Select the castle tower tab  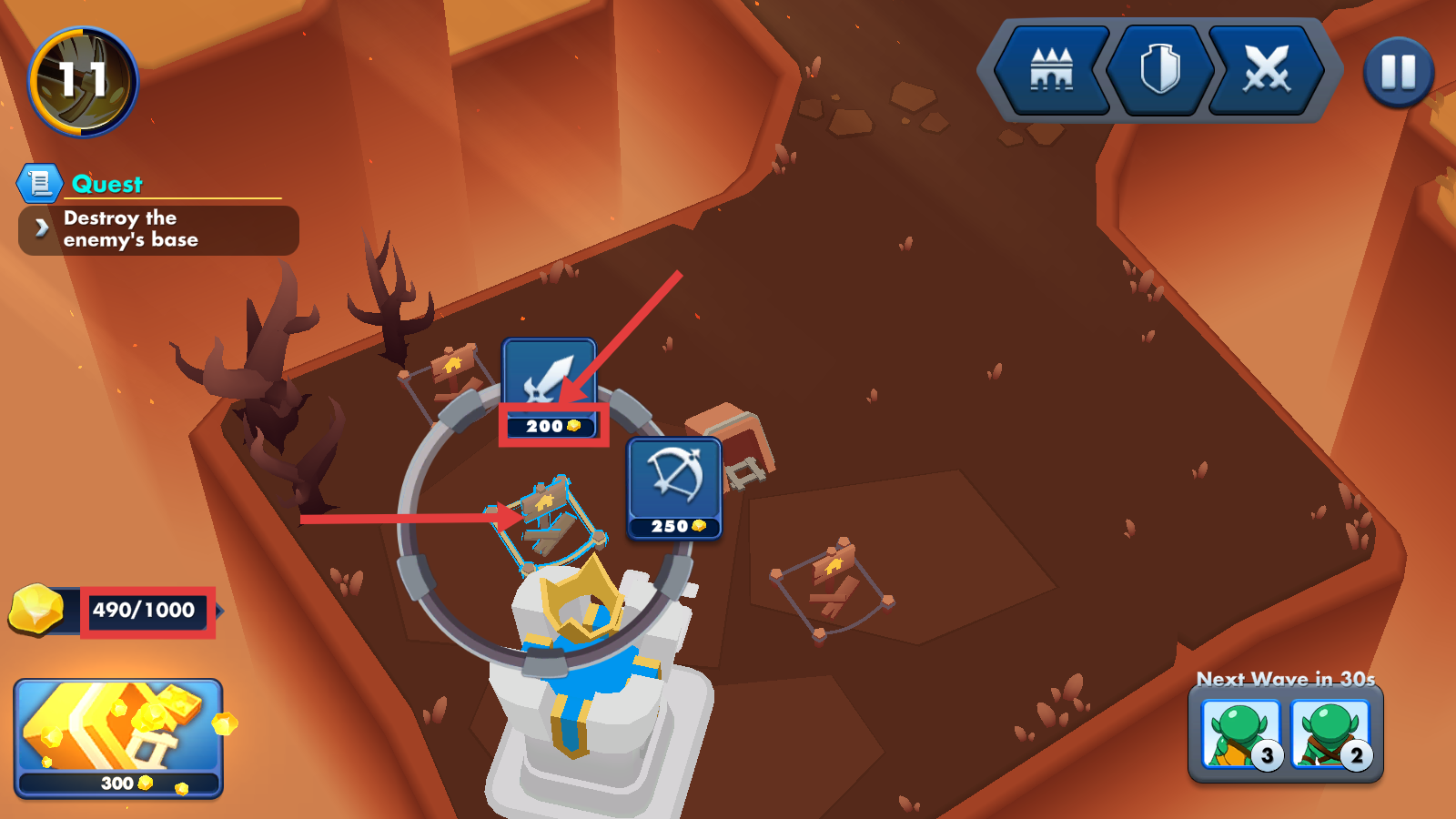pos(1051,70)
